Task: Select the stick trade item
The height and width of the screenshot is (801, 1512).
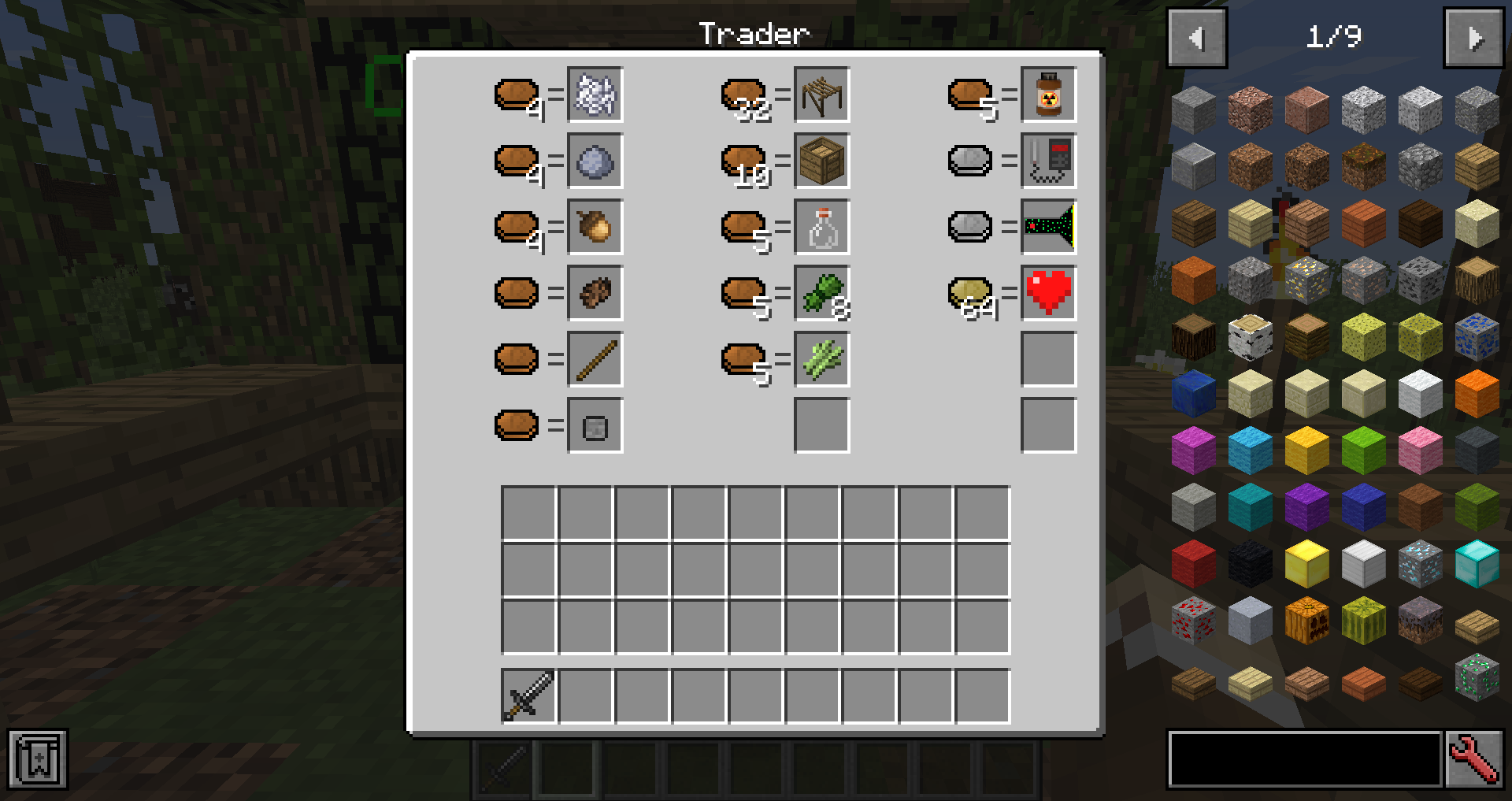Action: (595, 359)
